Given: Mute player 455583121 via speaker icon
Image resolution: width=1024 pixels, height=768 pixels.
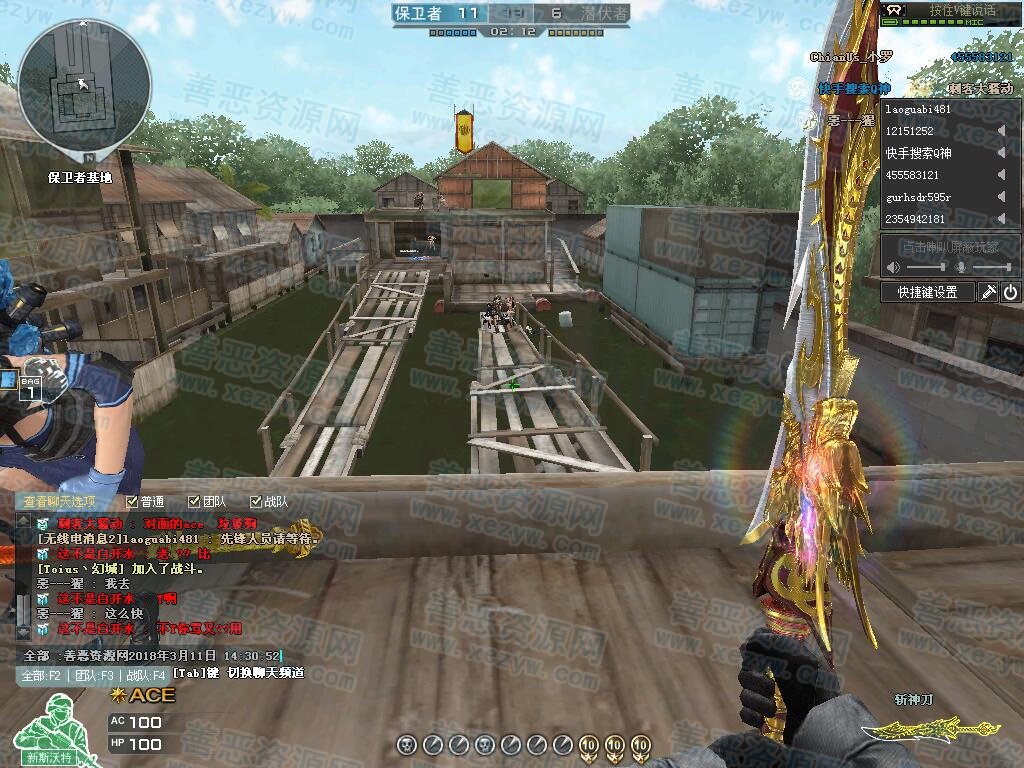Looking at the screenshot, I should (1001, 175).
